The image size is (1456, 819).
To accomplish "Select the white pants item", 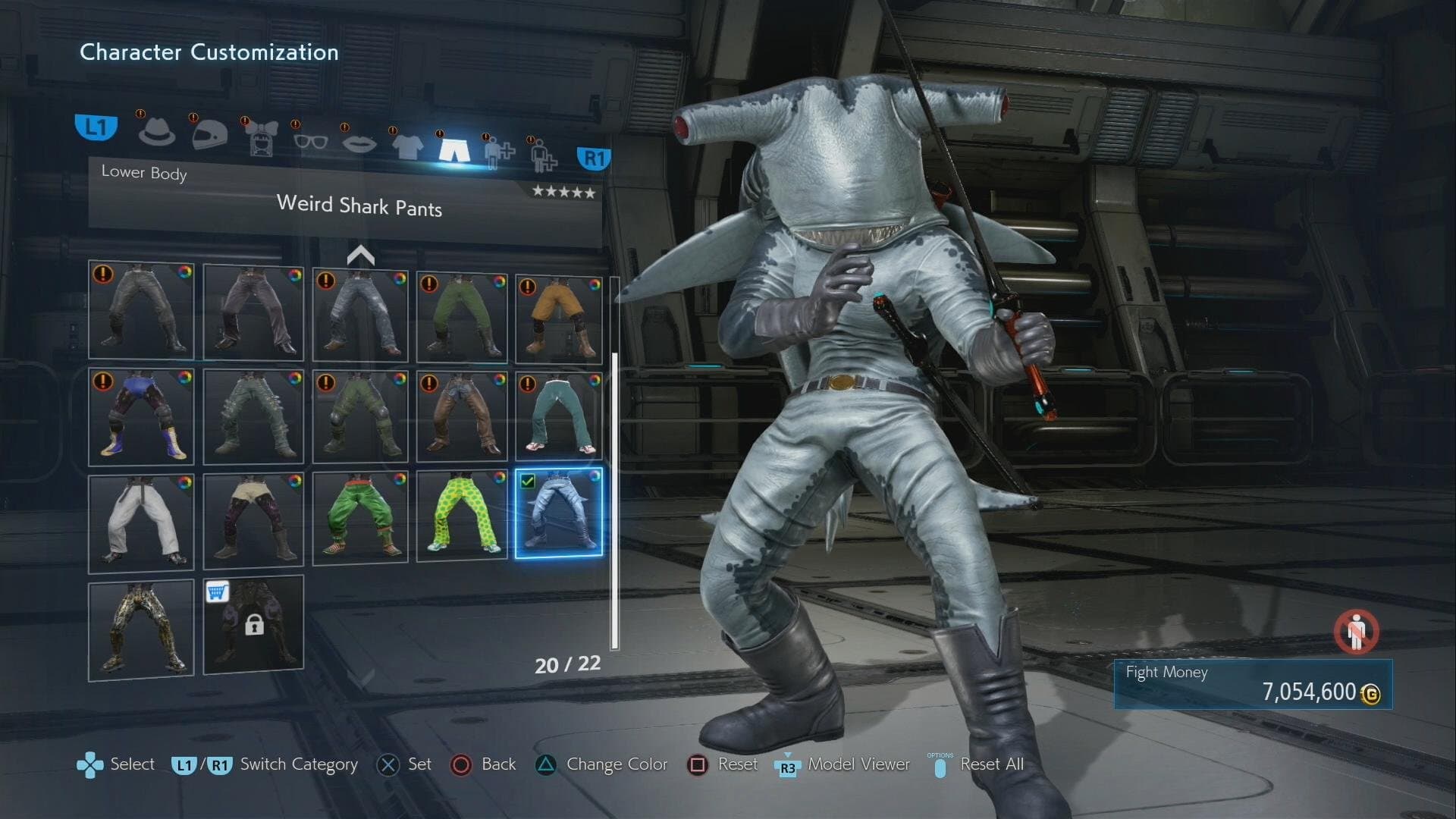I will pyautogui.click(x=141, y=523).
